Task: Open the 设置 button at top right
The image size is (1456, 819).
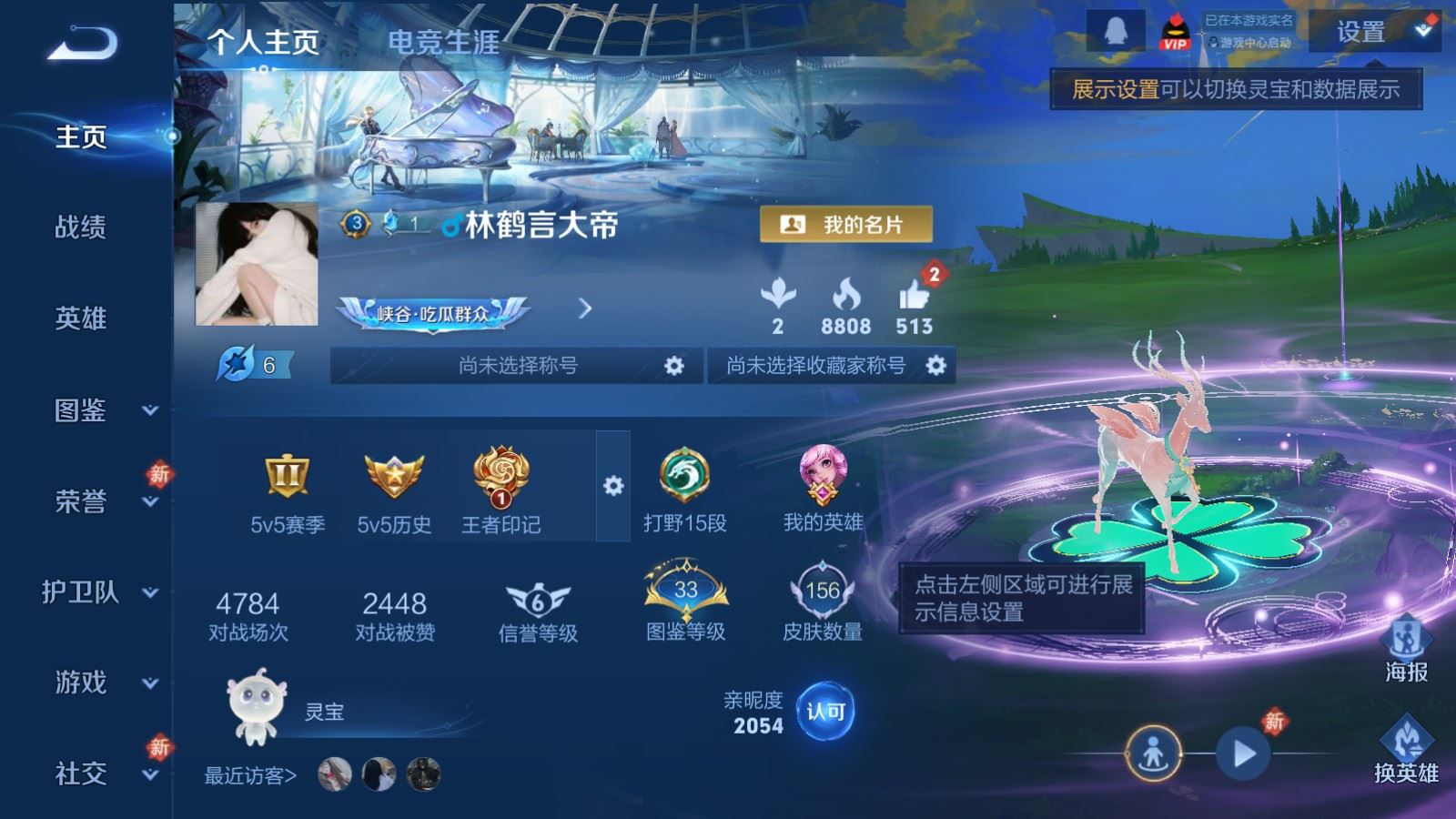Action: click(x=1361, y=33)
